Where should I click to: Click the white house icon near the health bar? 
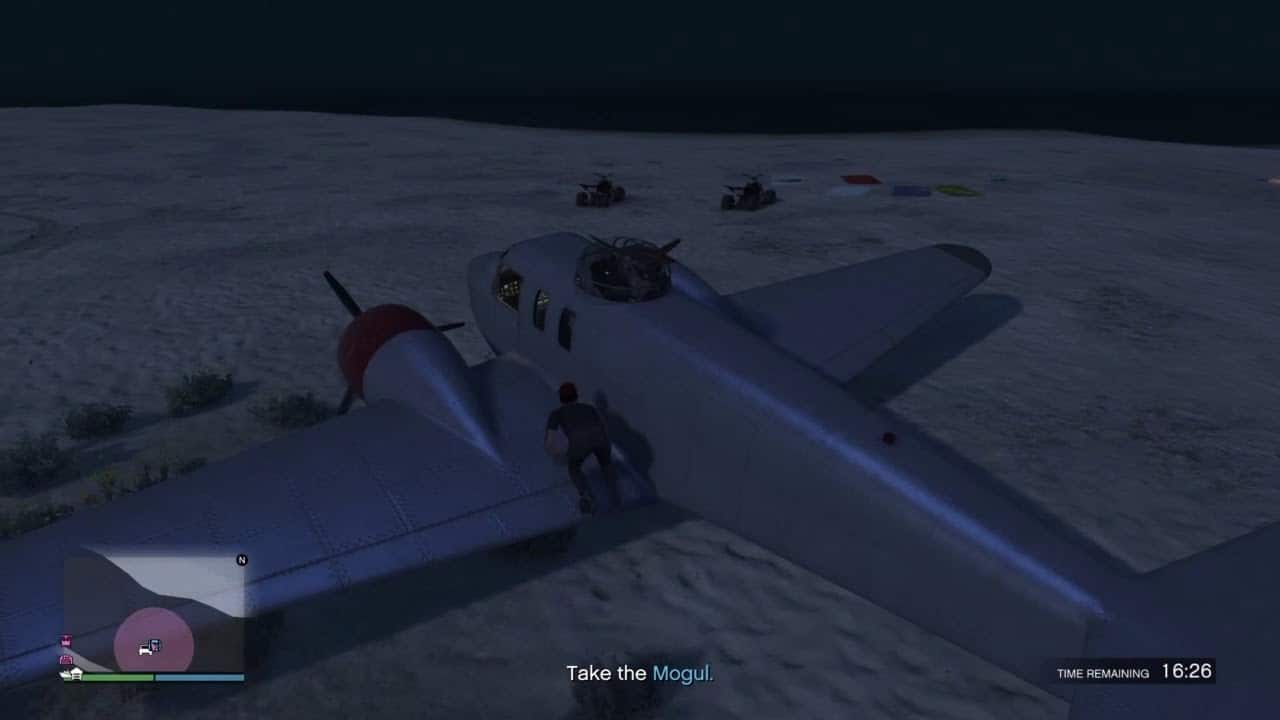pyautogui.click(x=76, y=673)
